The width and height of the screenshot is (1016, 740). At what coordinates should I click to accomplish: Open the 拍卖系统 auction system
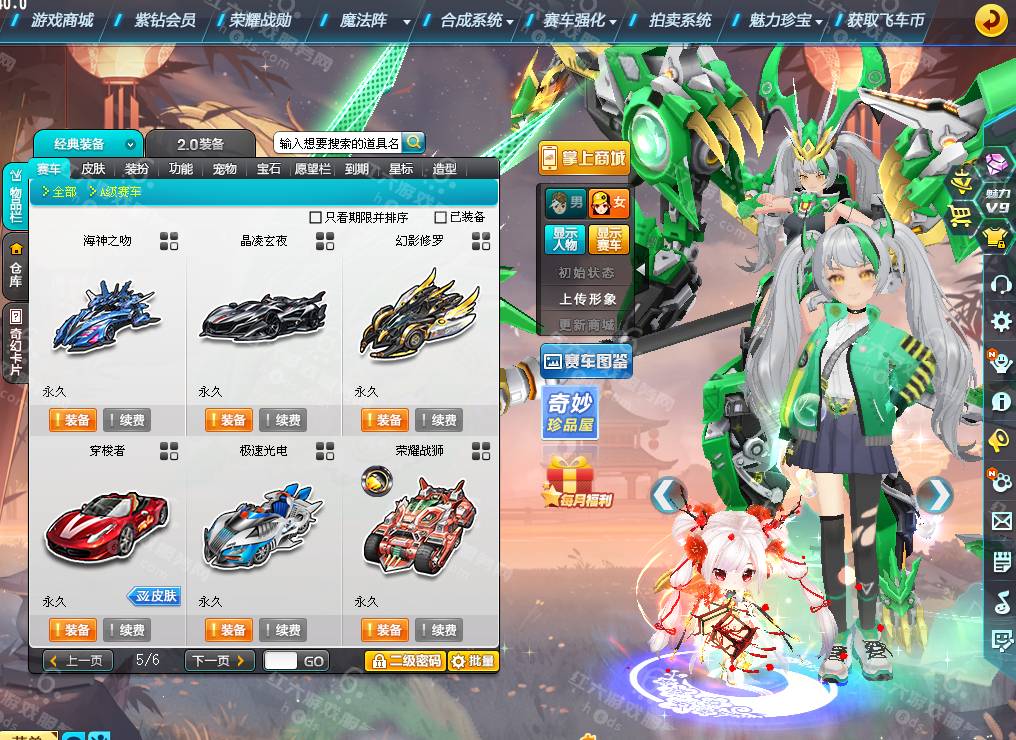680,20
